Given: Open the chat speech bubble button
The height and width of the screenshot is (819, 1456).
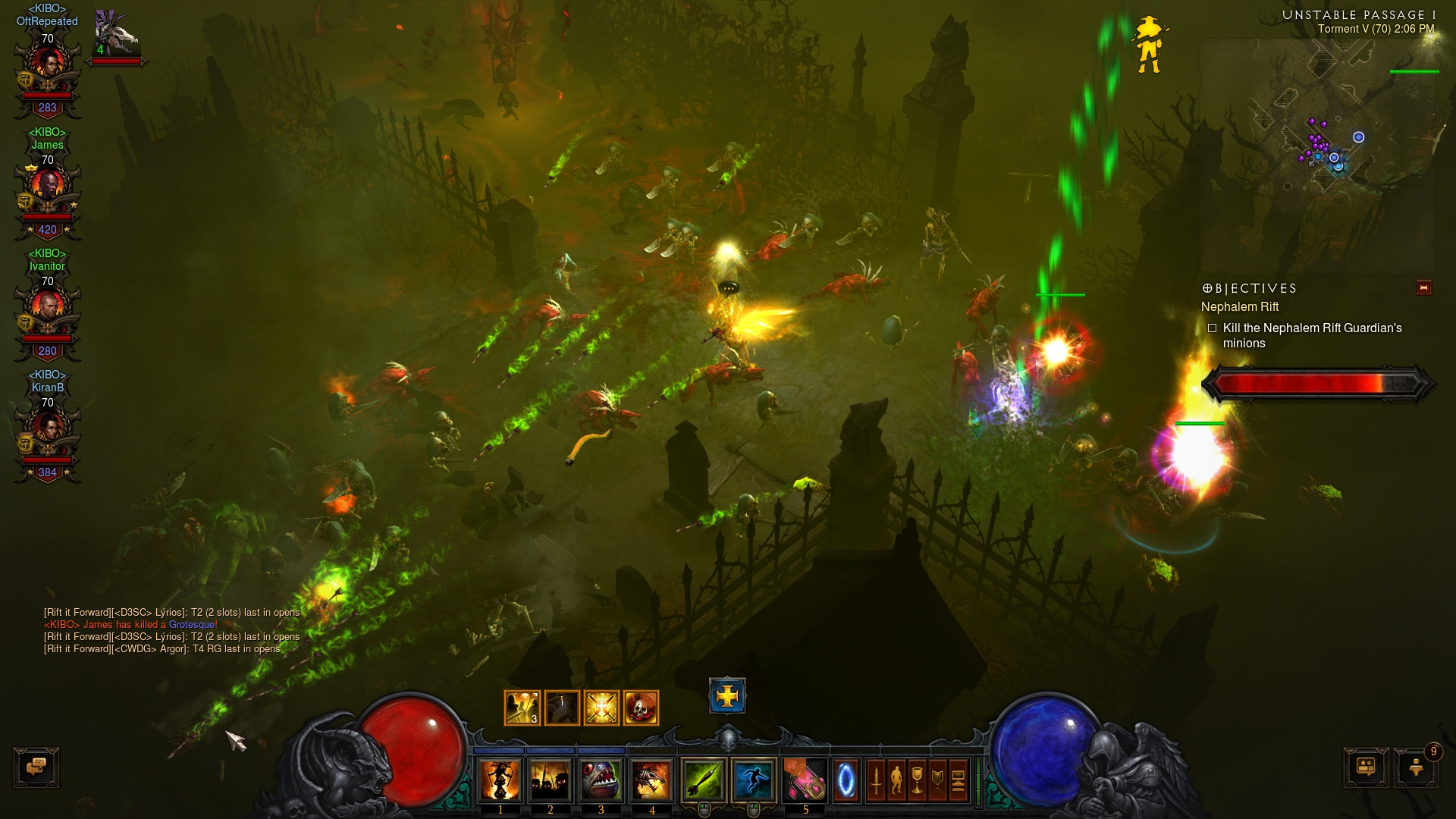Looking at the screenshot, I should [x=36, y=767].
